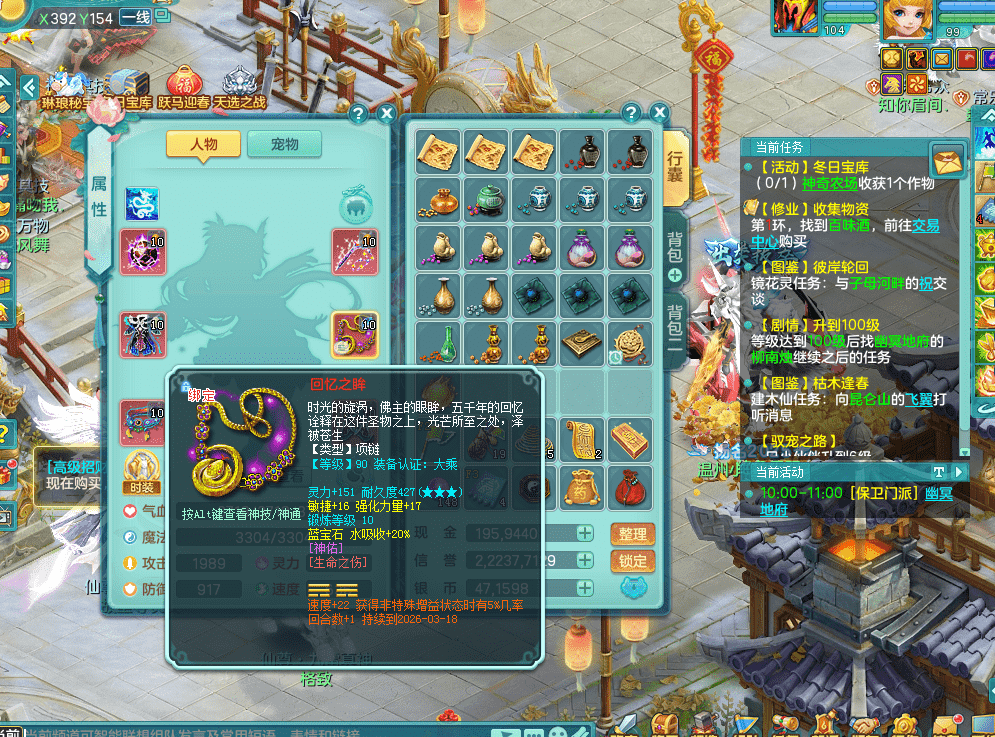This screenshot has width=995, height=737.
Task: Switch to the 人物 character tab
Action: [203, 144]
